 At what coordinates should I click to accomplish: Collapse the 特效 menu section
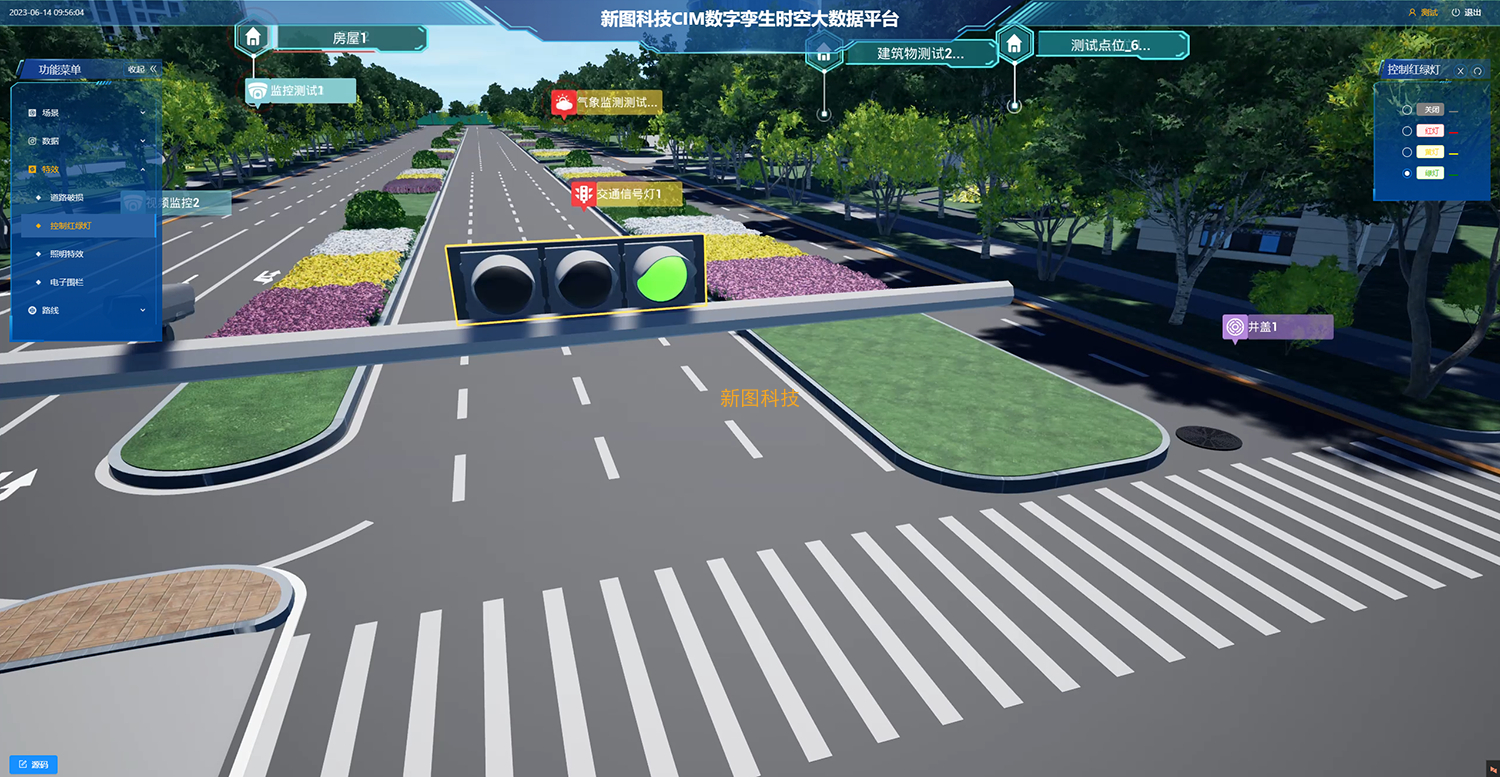tap(86, 170)
